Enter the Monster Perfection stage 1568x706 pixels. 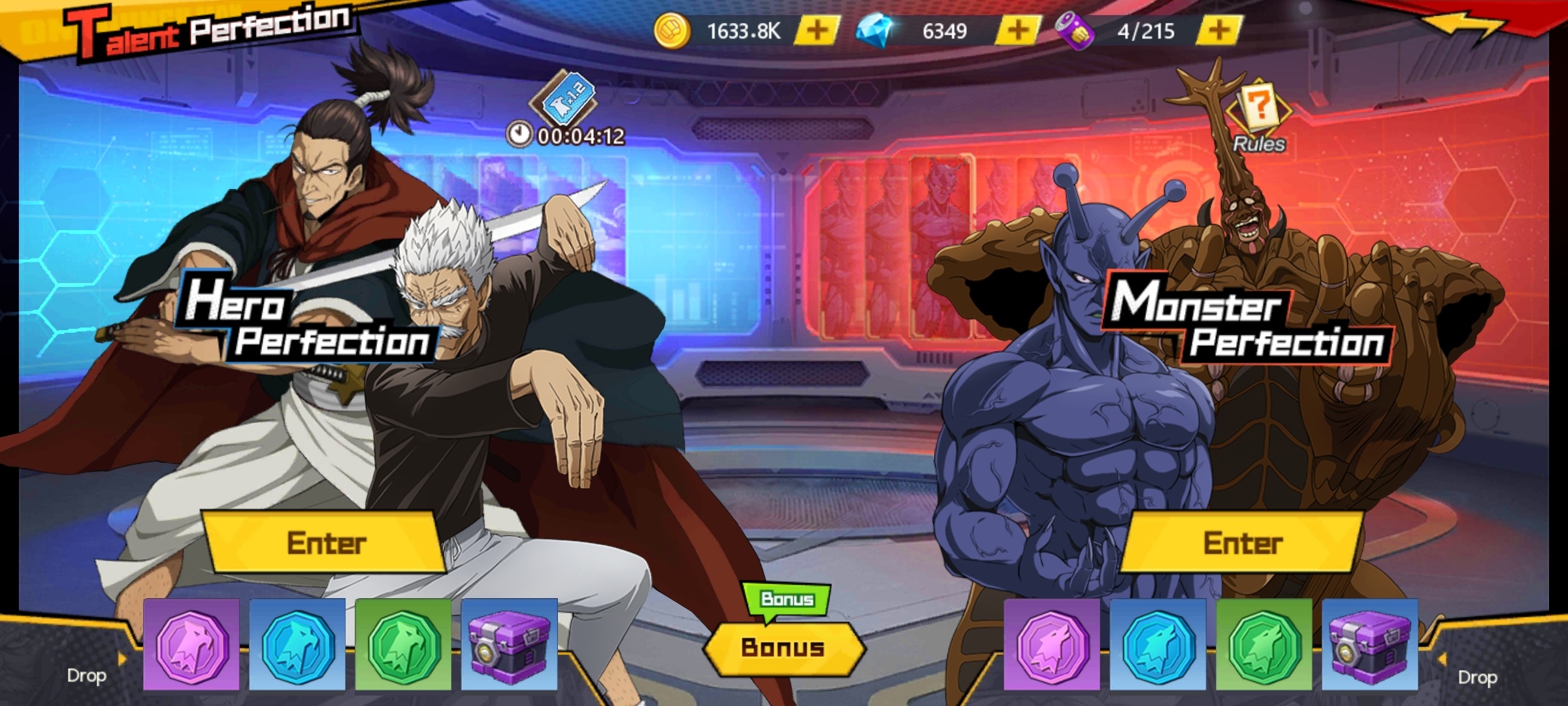tap(1243, 543)
